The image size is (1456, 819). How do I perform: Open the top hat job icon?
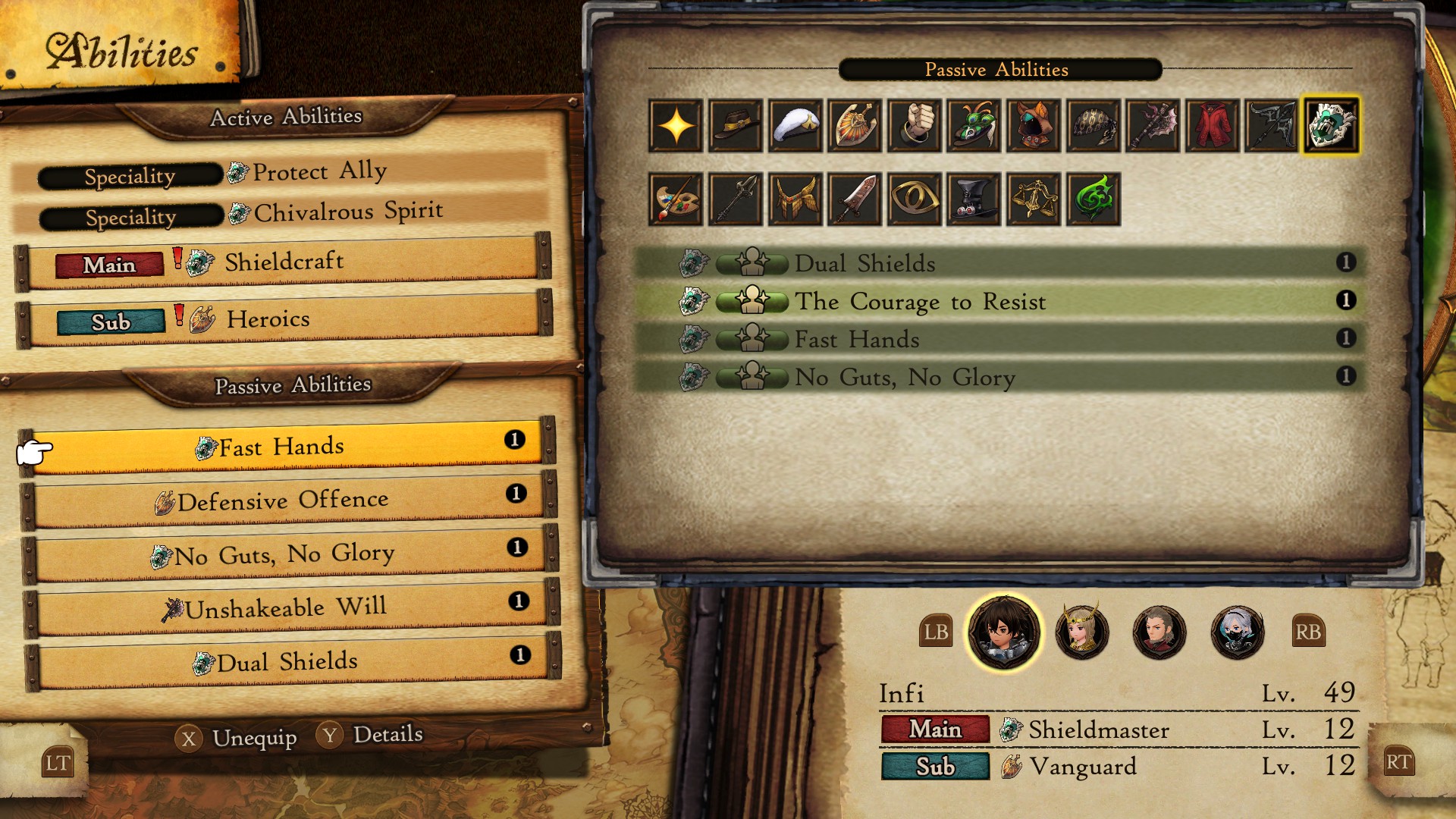[974, 199]
